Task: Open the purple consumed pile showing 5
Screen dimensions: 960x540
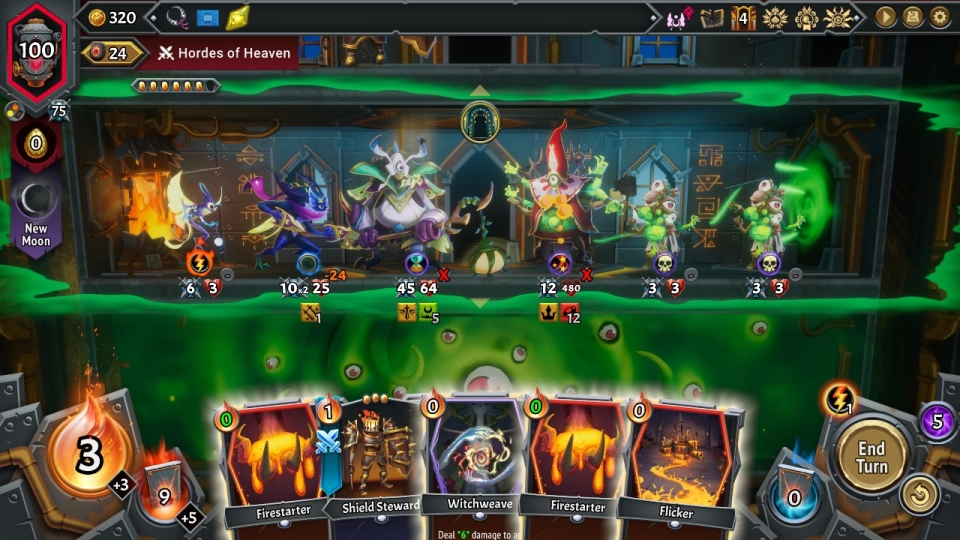Action: [x=937, y=421]
